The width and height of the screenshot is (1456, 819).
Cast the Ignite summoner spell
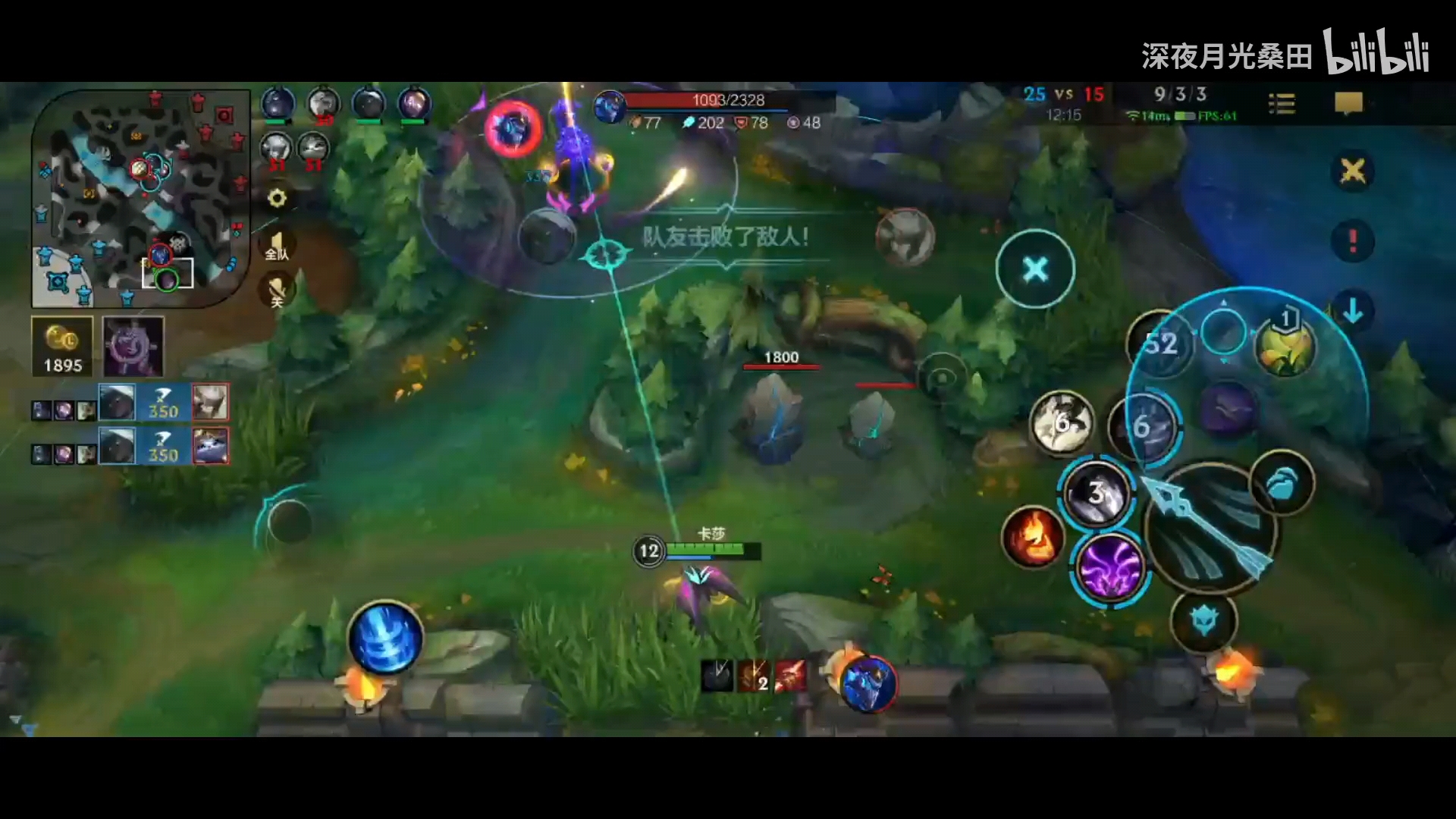click(x=1032, y=536)
